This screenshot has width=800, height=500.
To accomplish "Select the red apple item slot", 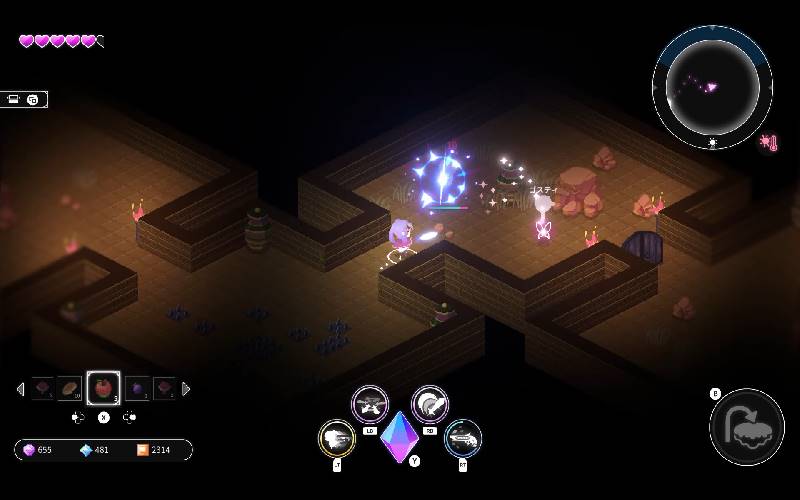I will click(103, 388).
